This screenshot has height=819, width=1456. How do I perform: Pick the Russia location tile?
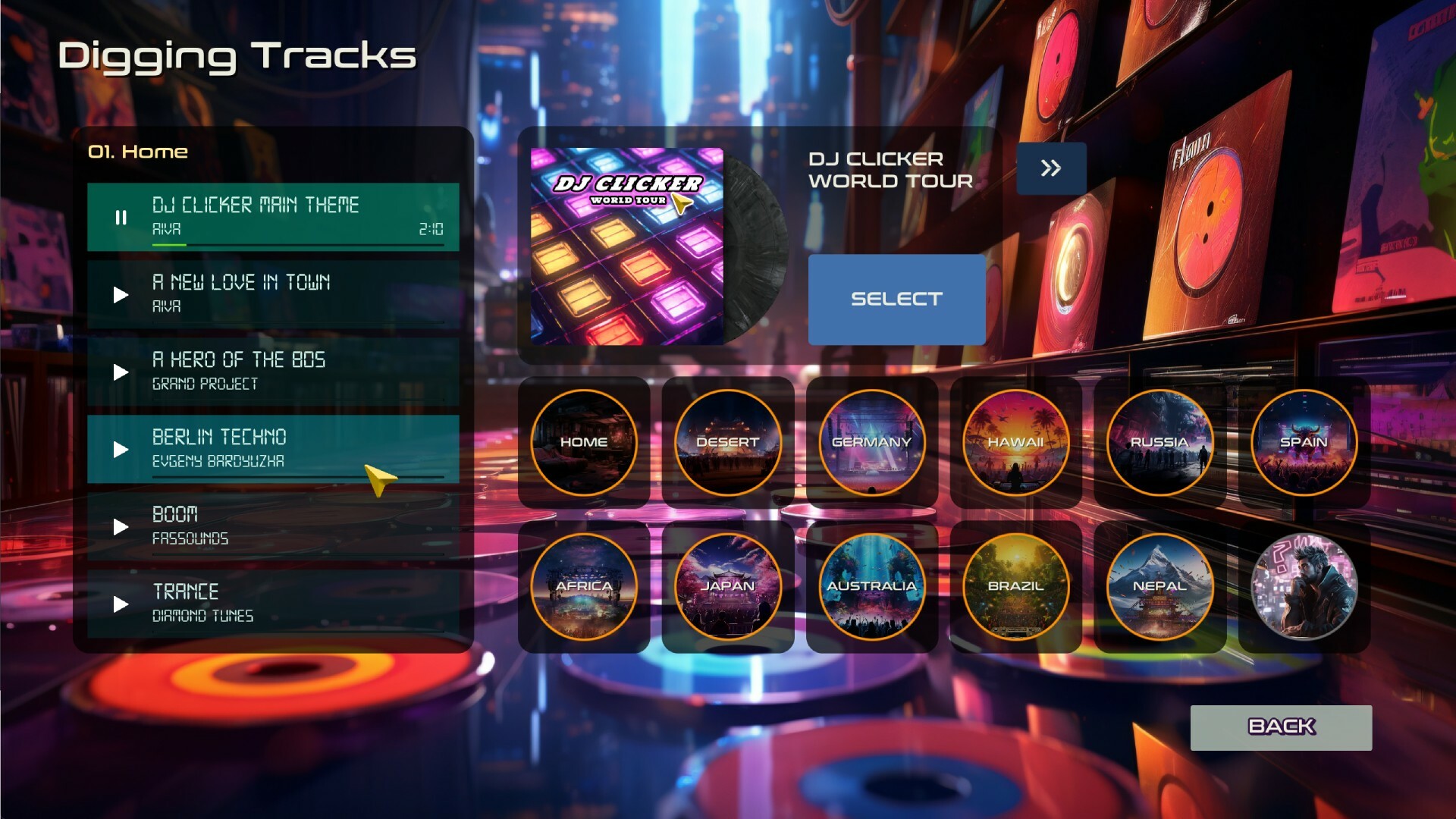[1159, 443]
